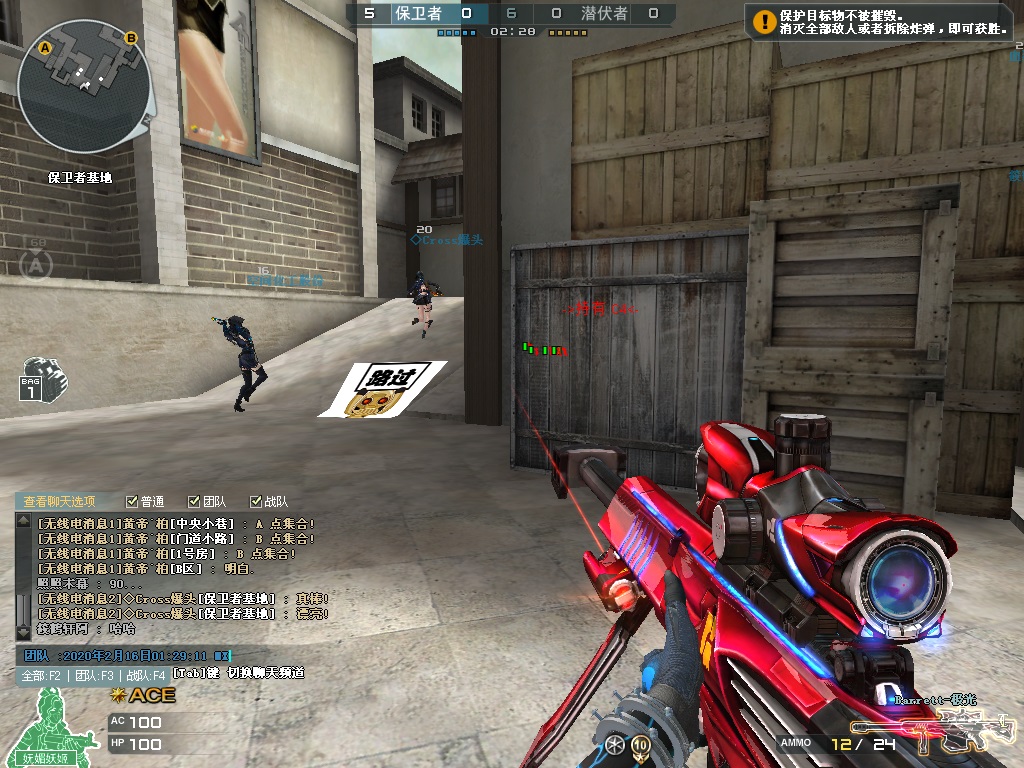Viewport: 1024px width, 768px height.
Task: Toggle the 团队 chat filter checkbox
Action: pyautogui.click(x=194, y=502)
